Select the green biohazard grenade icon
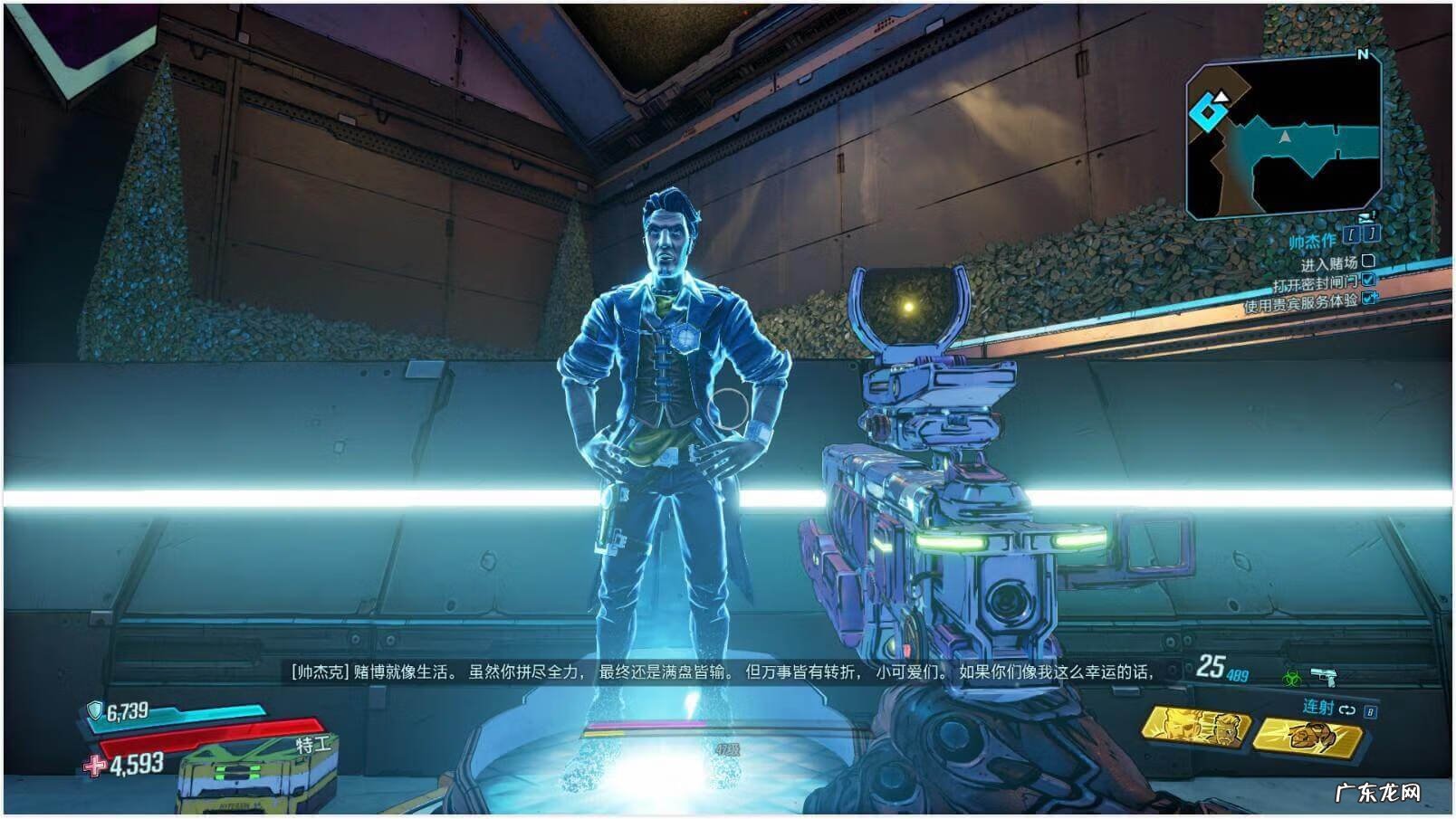Screen dimensions: 1456x819 click(x=1291, y=676)
